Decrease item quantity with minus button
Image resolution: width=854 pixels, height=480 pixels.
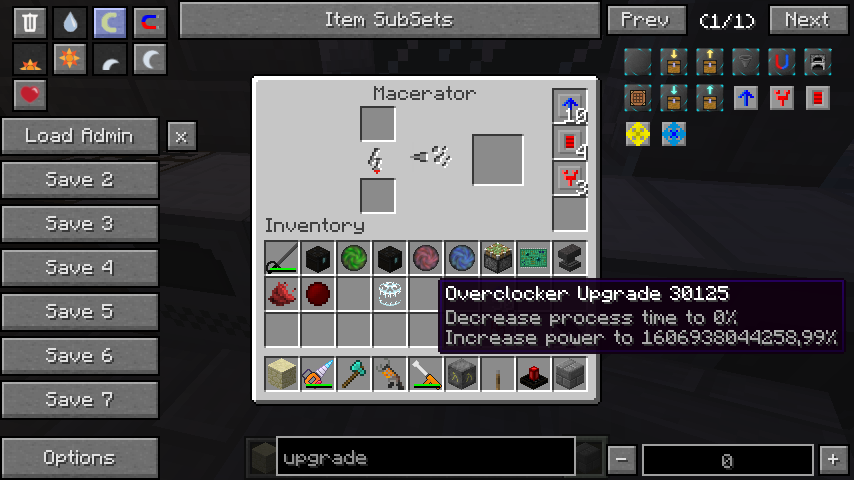point(622,459)
